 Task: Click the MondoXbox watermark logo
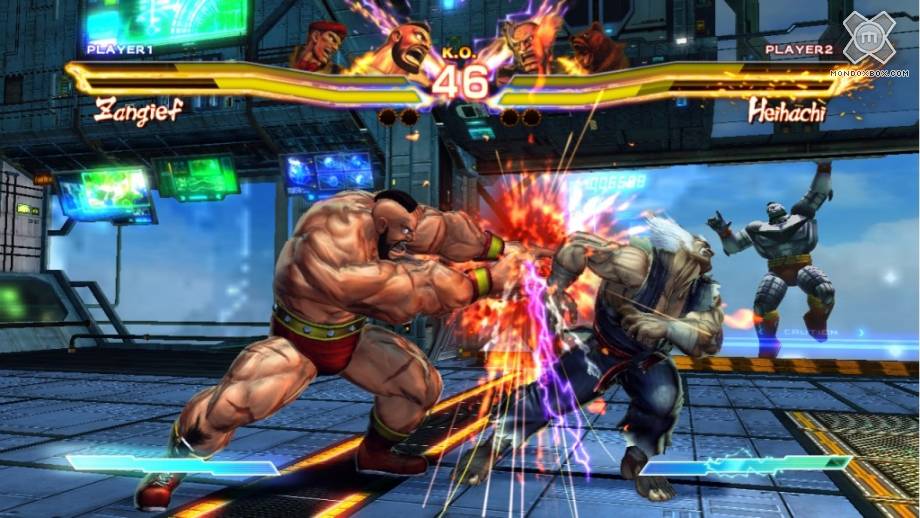point(868,42)
